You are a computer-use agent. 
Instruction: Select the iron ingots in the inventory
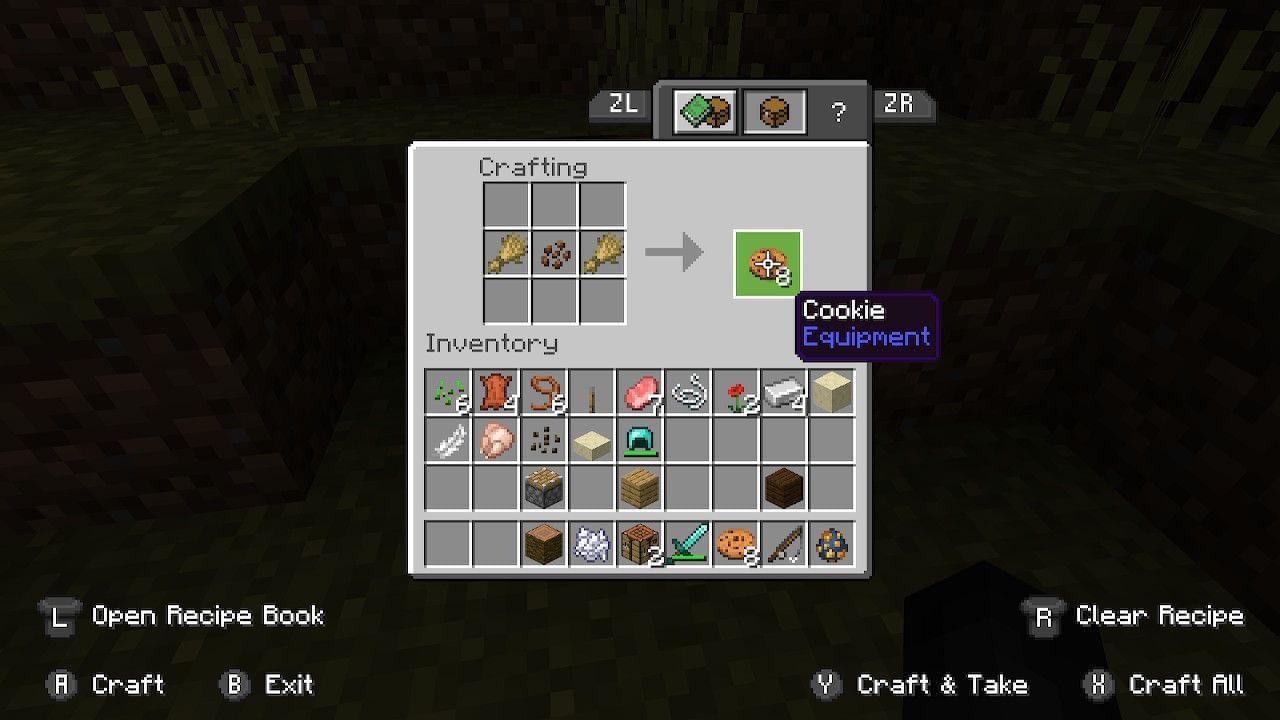pyautogui.click(x=784, y=392)
